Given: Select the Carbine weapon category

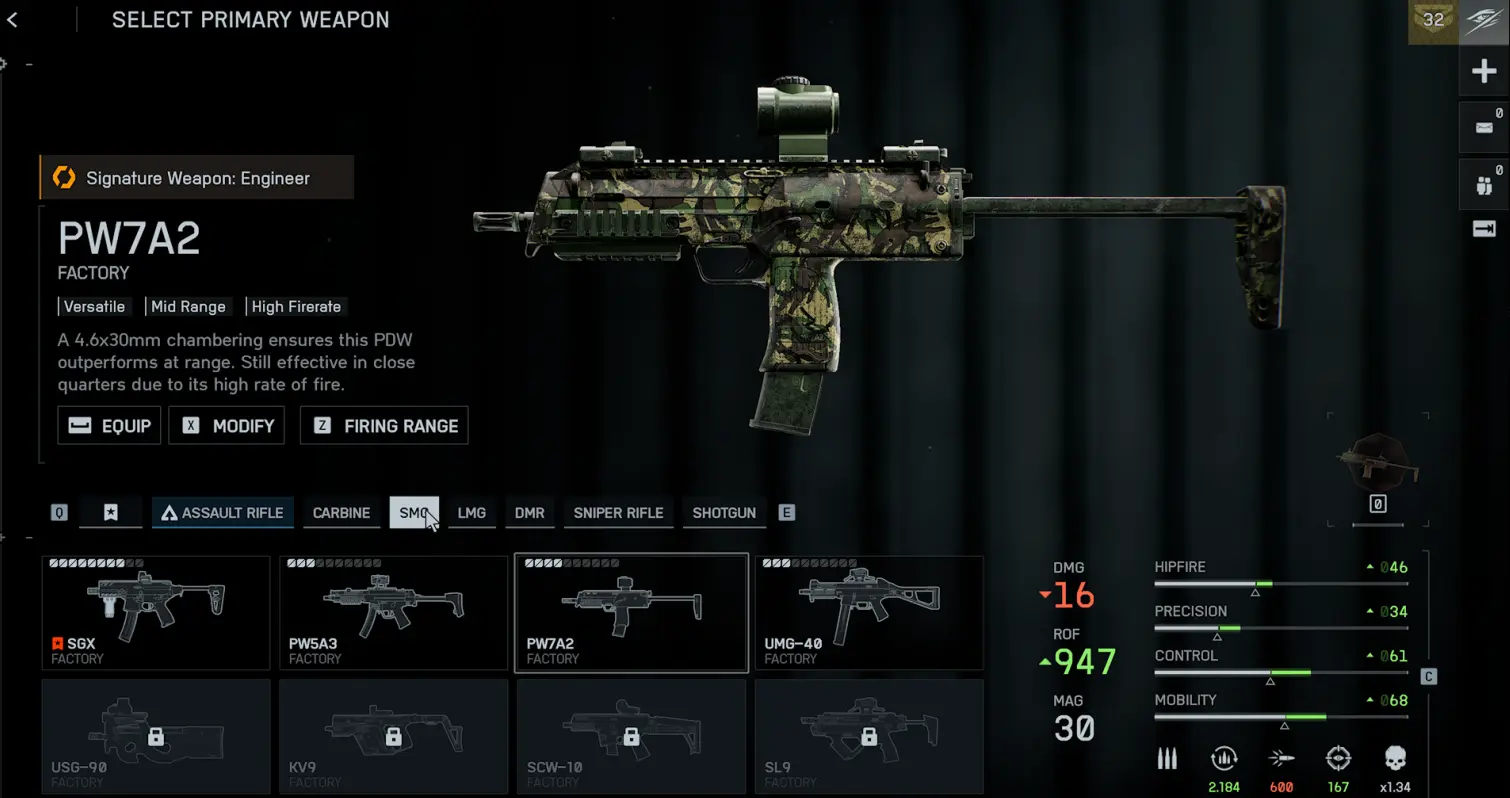Looking at the screenshot, I should [341, 513].
